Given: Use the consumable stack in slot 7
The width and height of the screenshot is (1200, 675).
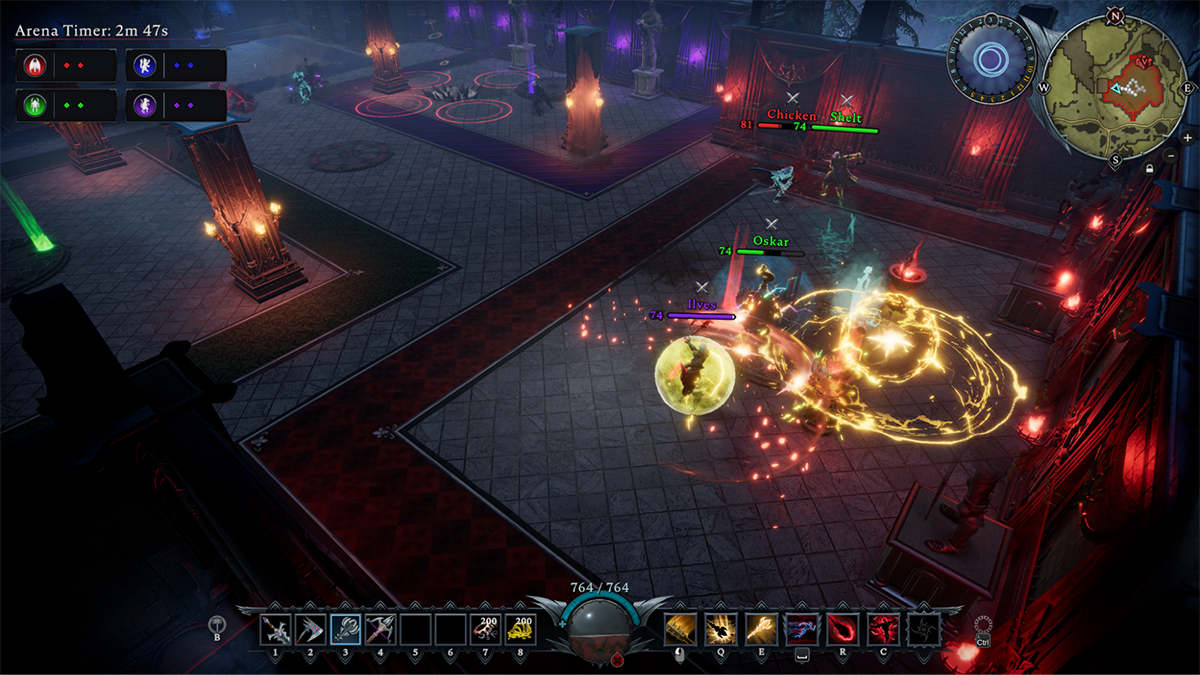Looking at the screenshot, I should point(485,629).
